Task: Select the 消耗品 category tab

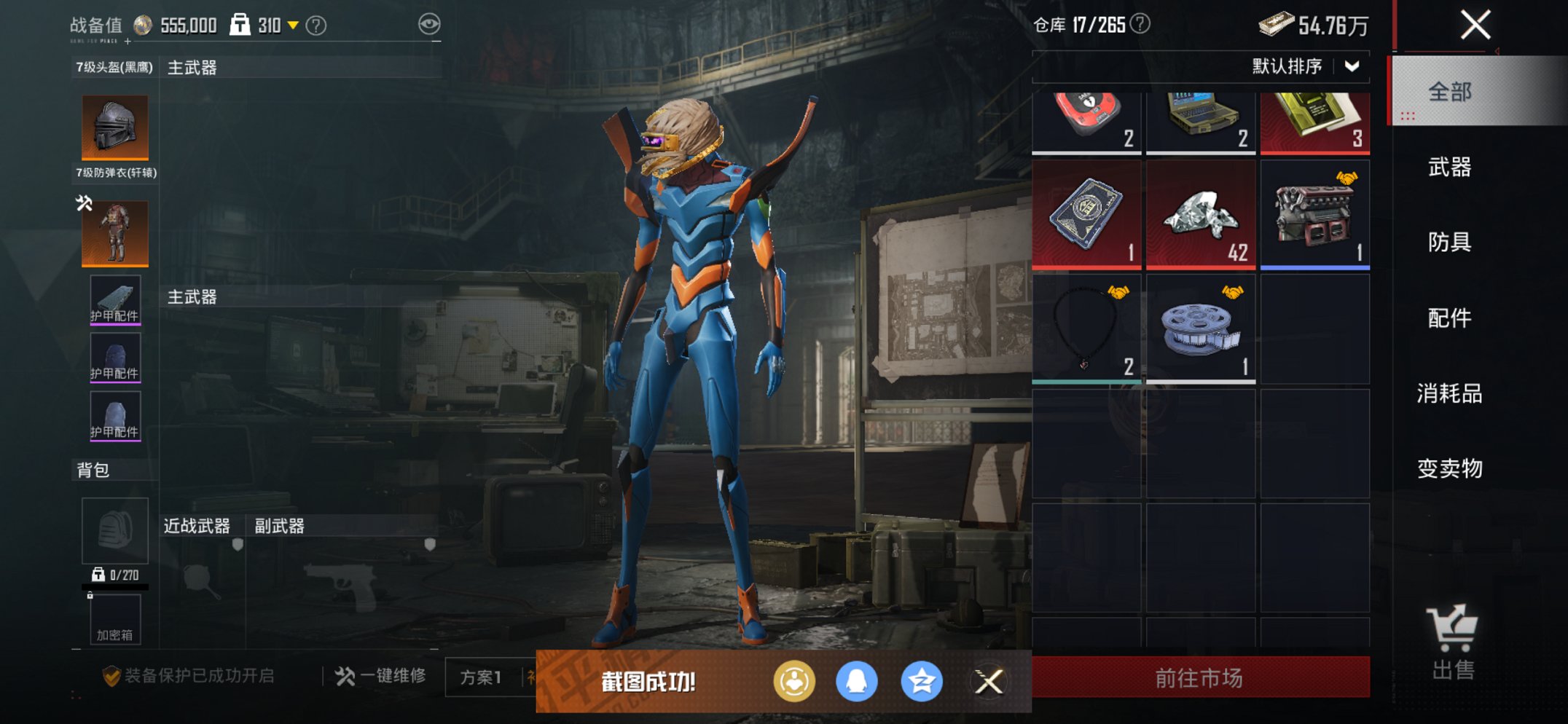Action: tap(1449, 393)
